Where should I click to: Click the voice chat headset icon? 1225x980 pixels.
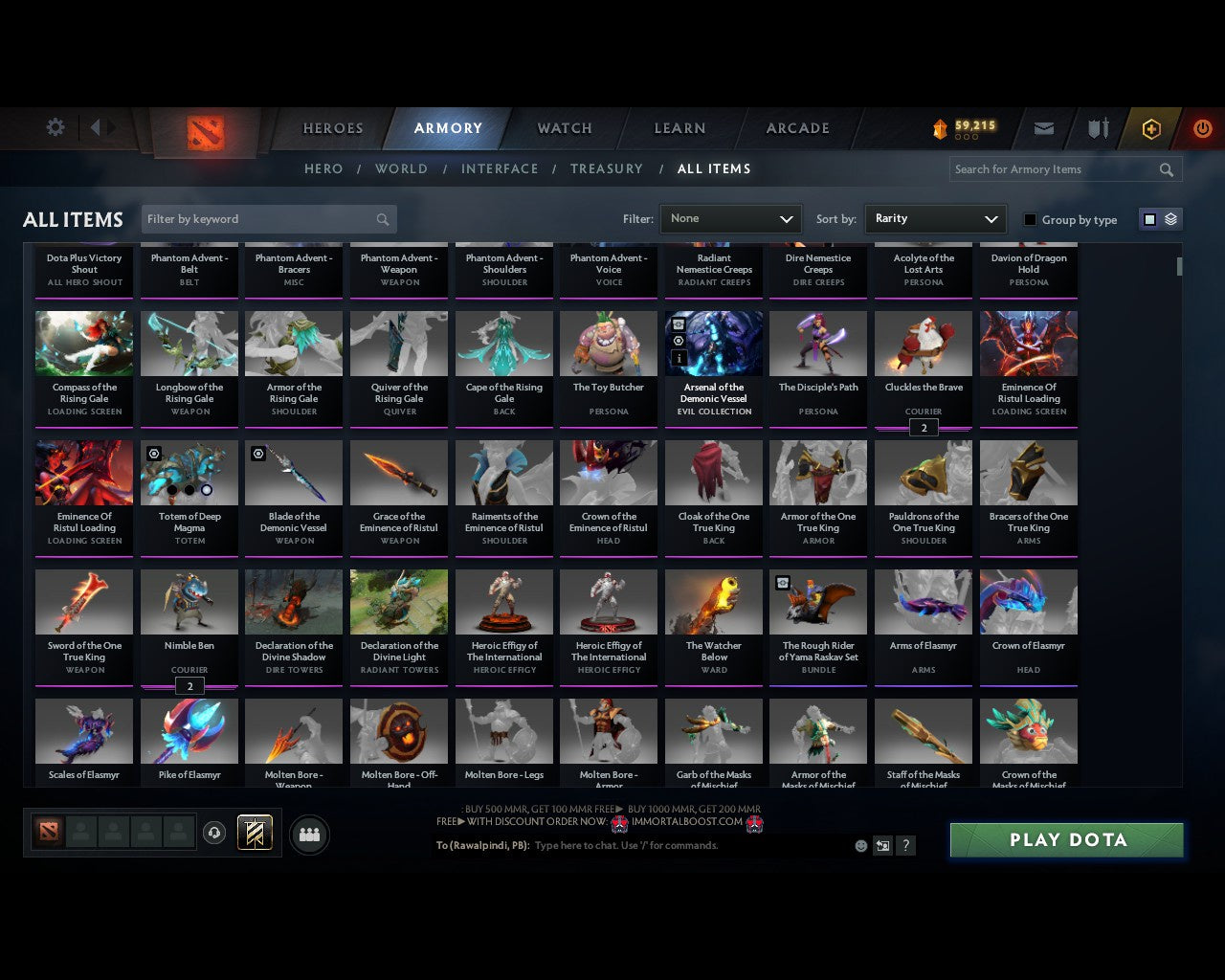pyautogui.click(x=215, y=833)
